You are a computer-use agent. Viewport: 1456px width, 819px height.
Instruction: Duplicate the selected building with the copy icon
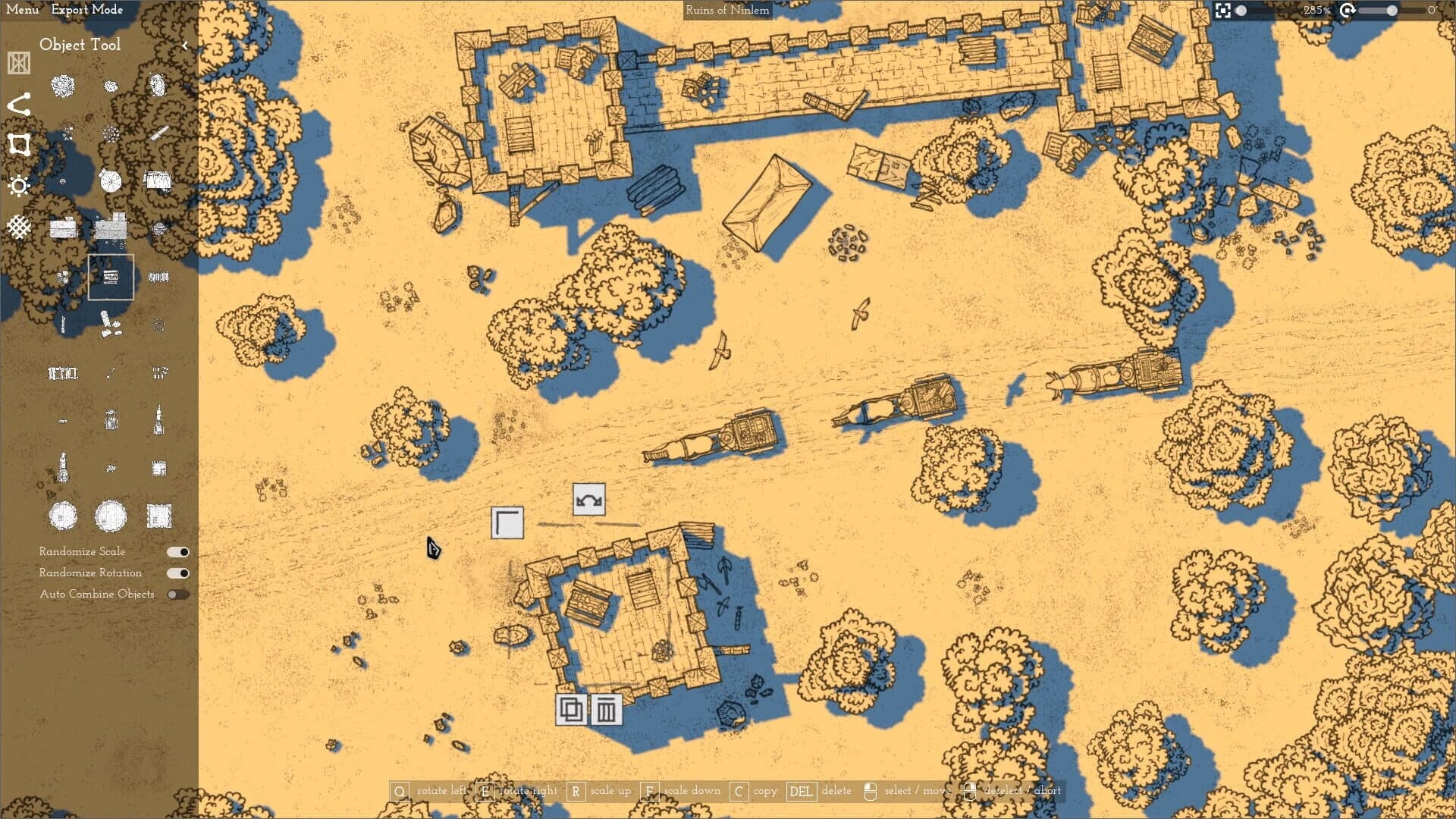(x=571, y=711)
